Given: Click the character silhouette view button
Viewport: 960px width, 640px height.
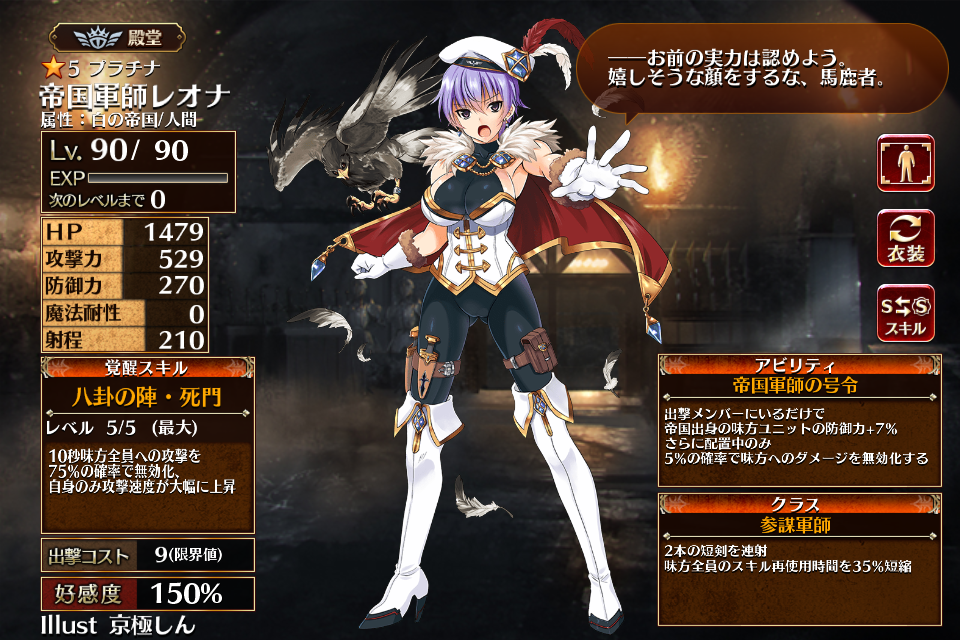Looking at the screenshot, I should coord(906,163).
